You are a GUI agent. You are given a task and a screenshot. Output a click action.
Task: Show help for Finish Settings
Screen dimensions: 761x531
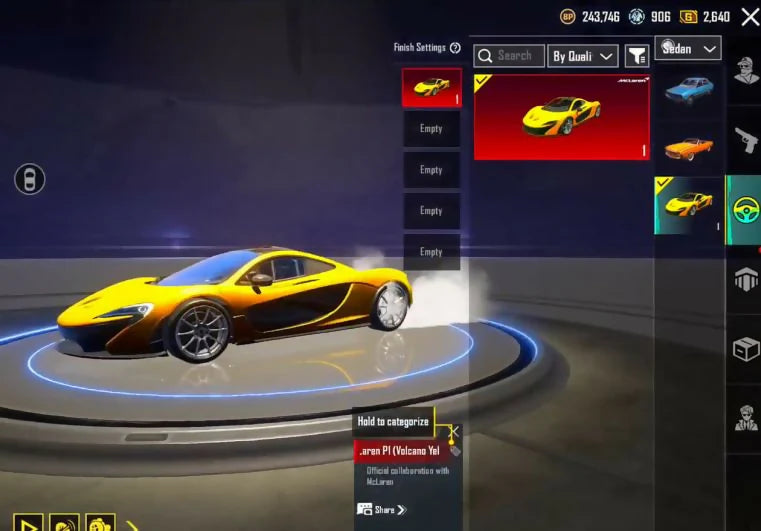tap(455, 48)
